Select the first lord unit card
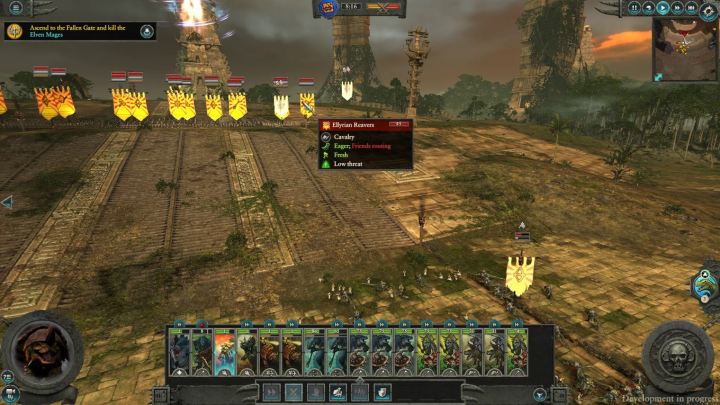This screenshot has width=720, height=405. point(180,354)
